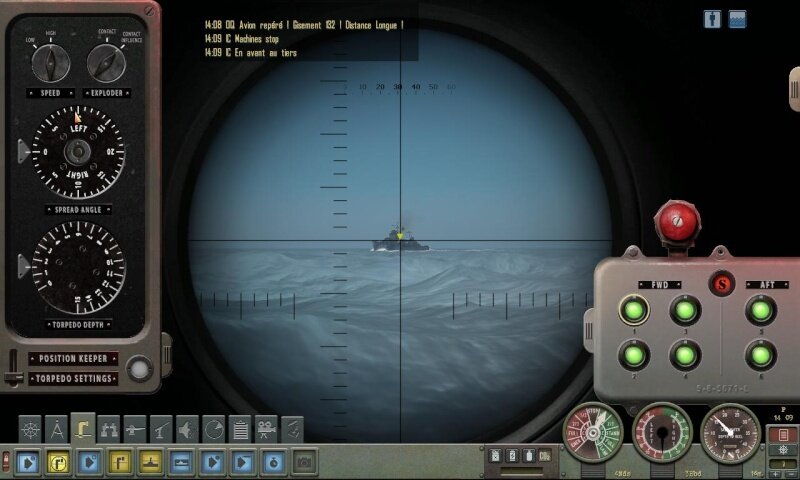Viewport: 800px width, 480px height.
Task: Open the Position Keeper panel
Action: [74, 358]
